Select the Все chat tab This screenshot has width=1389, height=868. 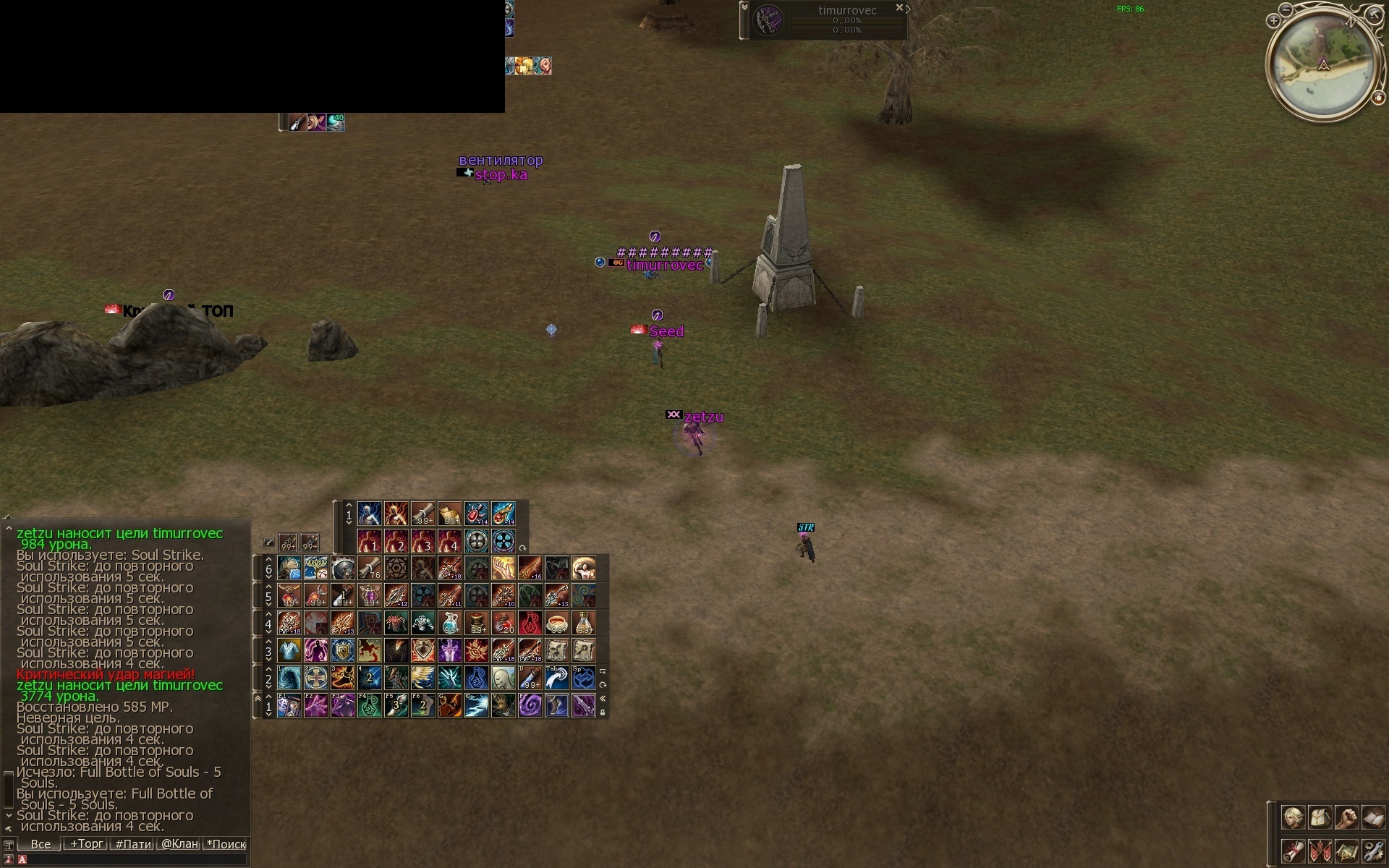pyautogui.click(x=41, y=844)
